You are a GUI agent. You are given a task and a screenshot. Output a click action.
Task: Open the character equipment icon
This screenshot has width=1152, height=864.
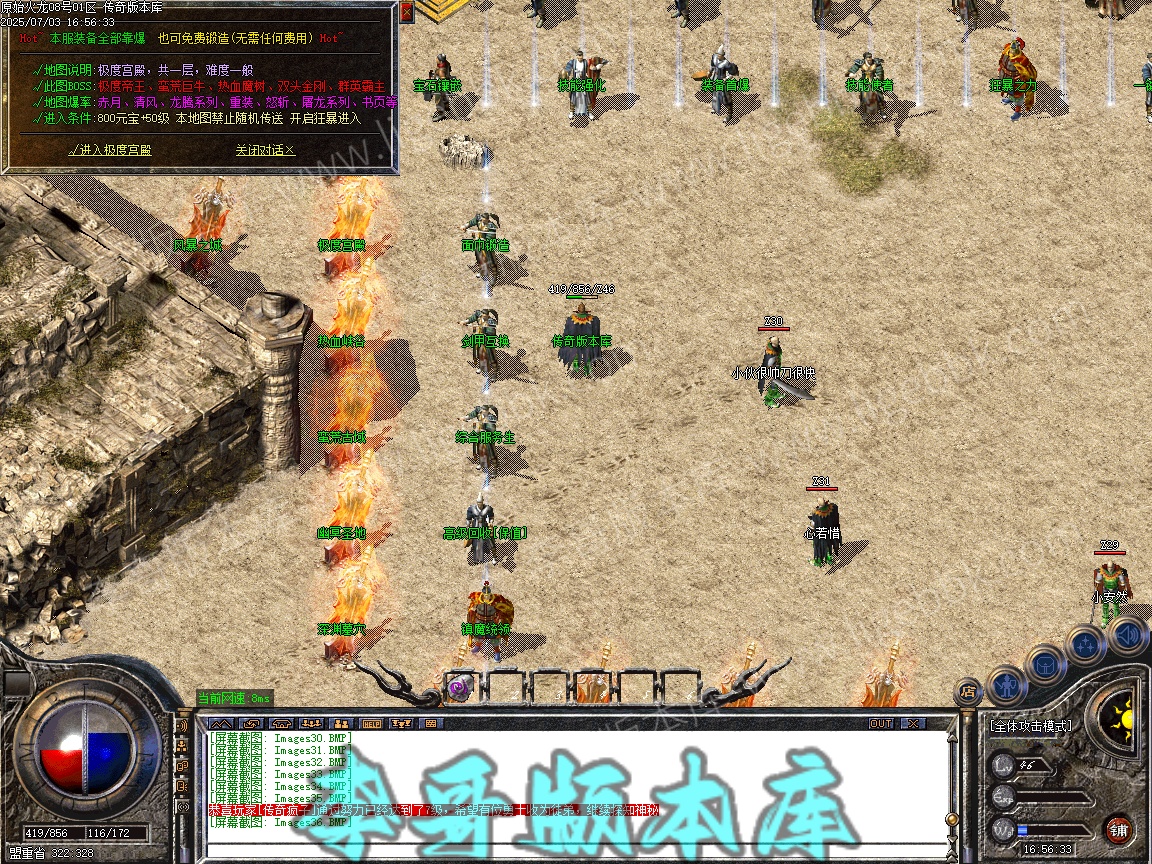[x=1005, y=684]
